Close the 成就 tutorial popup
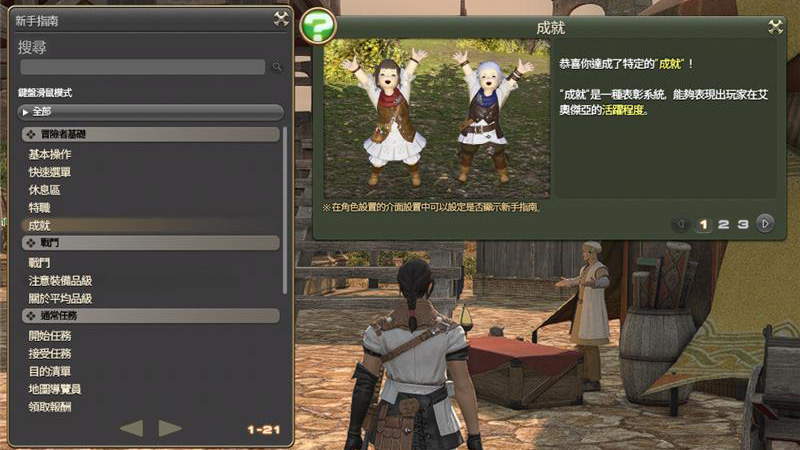Image resolution: width=800 pixels, height=450 pixels. click(775, 27)
